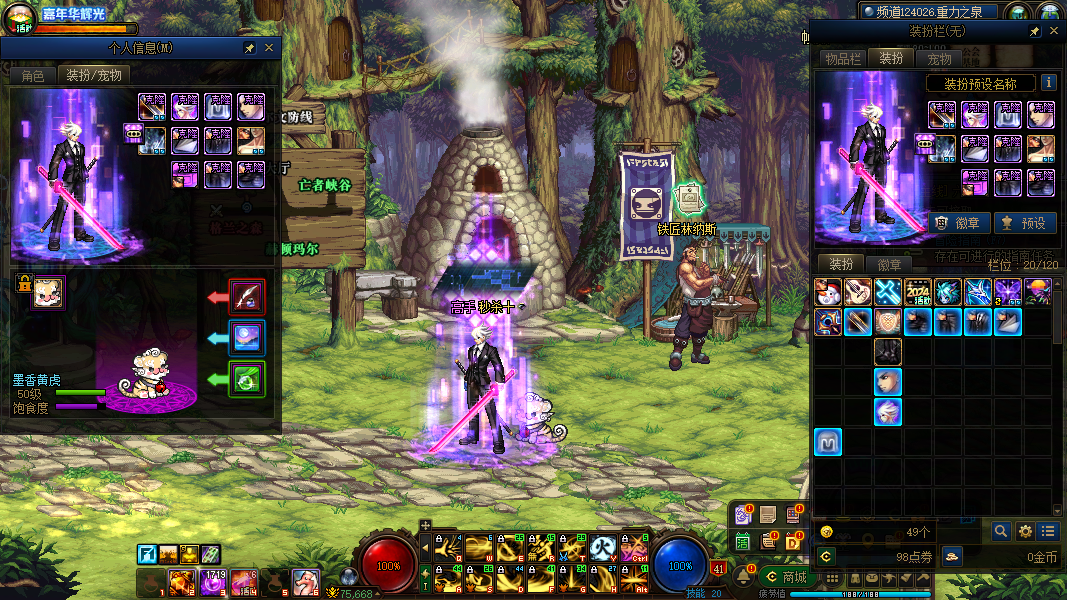Open inventory gear settings button
Screen dimensions: 1067x600
[1025, 531]
